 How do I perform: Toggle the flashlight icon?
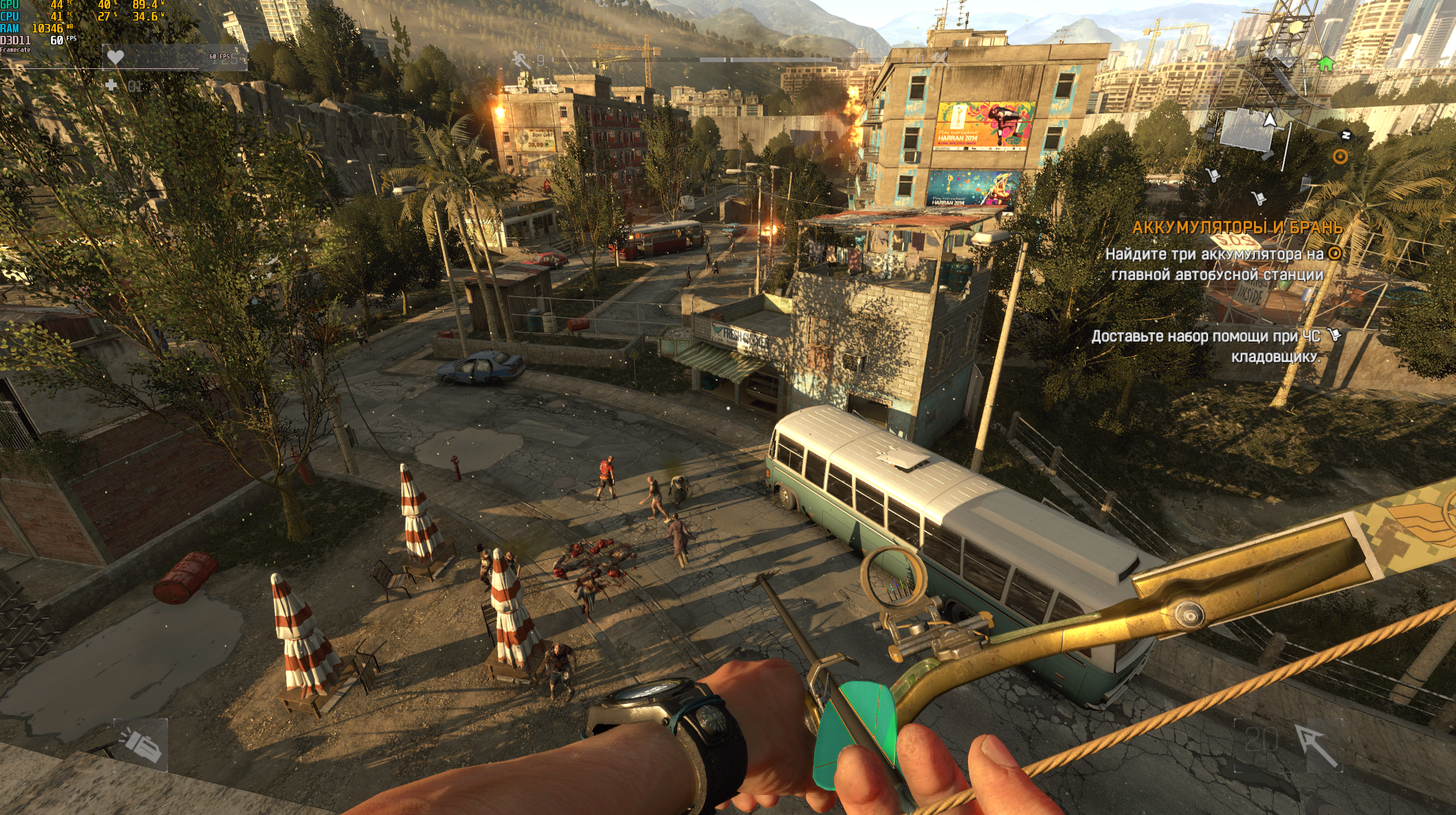click(x=141, y=745)
